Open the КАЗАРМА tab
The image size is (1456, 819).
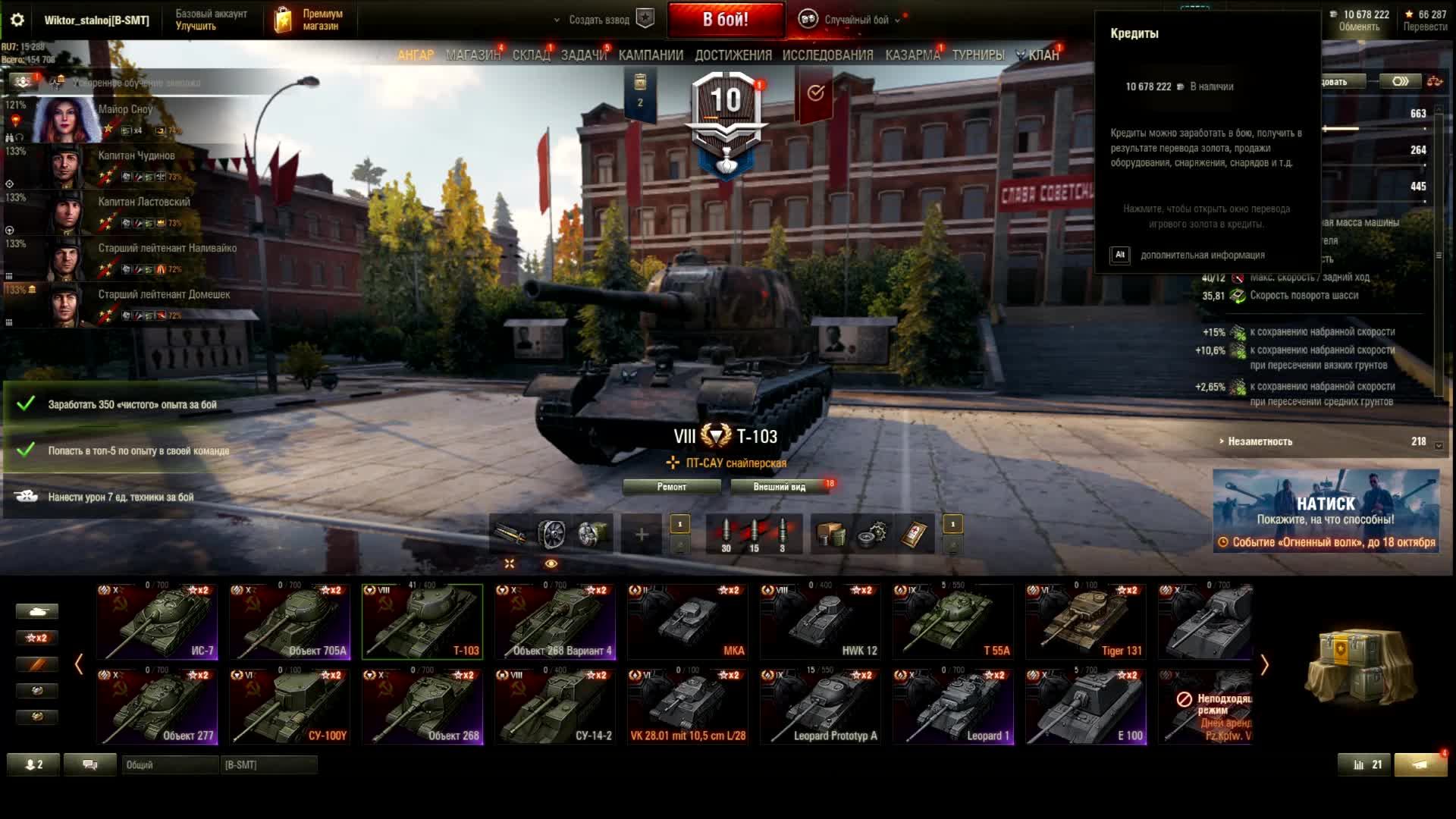tap(912, 55)
